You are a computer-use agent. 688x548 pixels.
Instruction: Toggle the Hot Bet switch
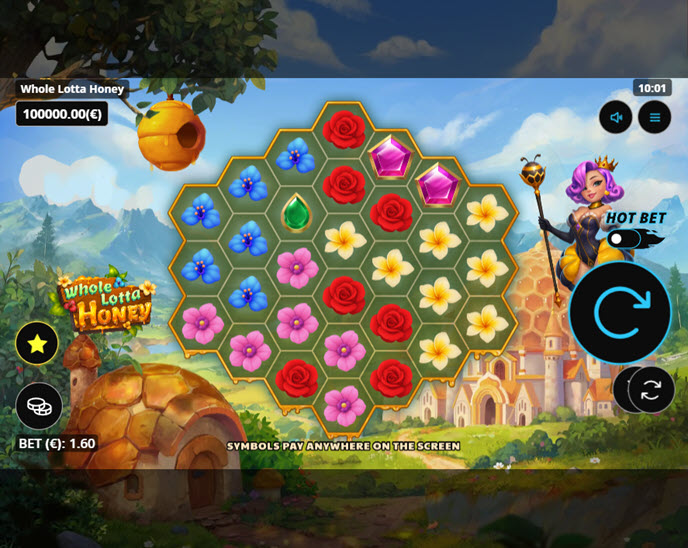pos(624,238)
